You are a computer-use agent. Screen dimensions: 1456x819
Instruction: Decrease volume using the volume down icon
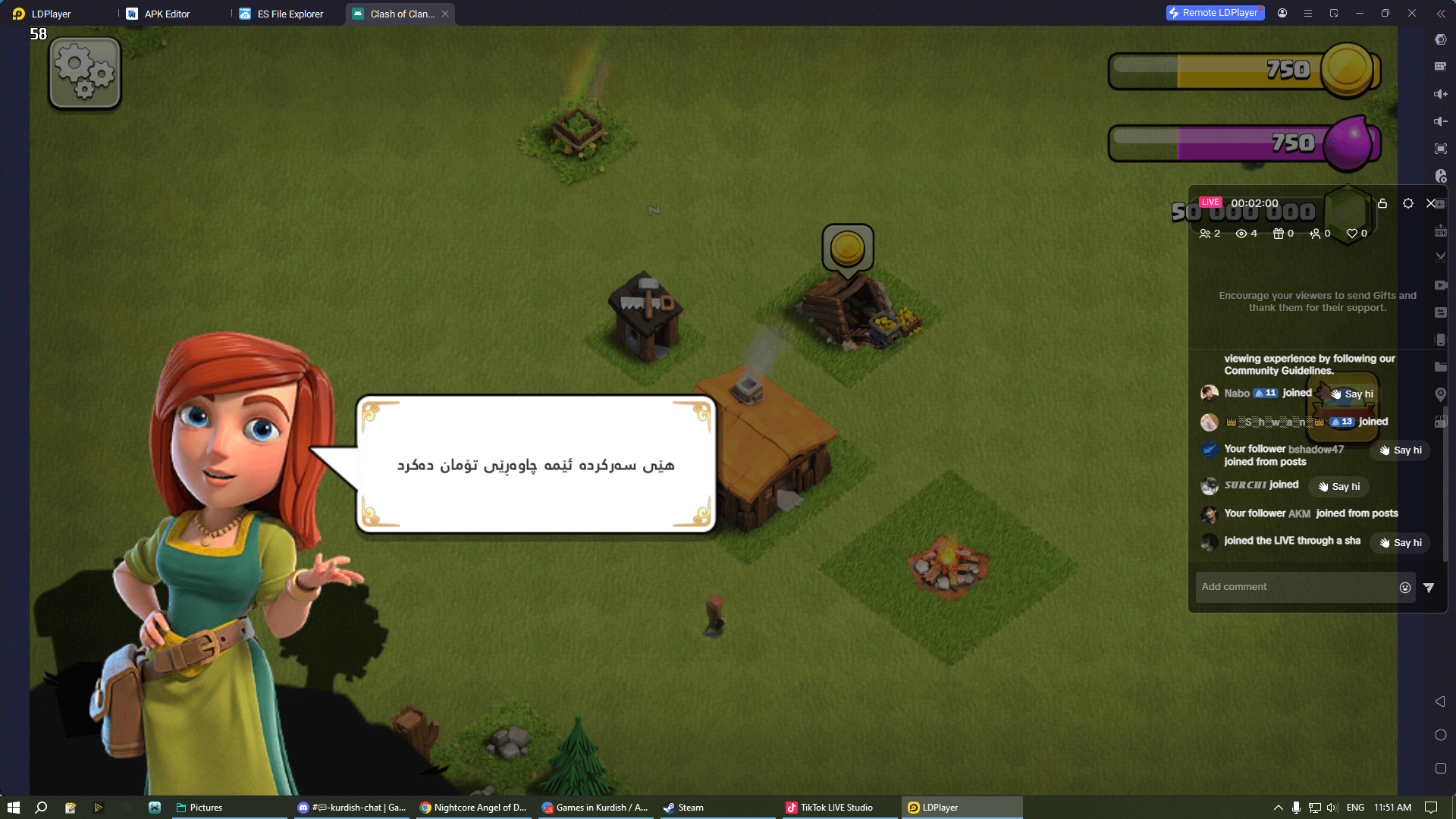1441,121
